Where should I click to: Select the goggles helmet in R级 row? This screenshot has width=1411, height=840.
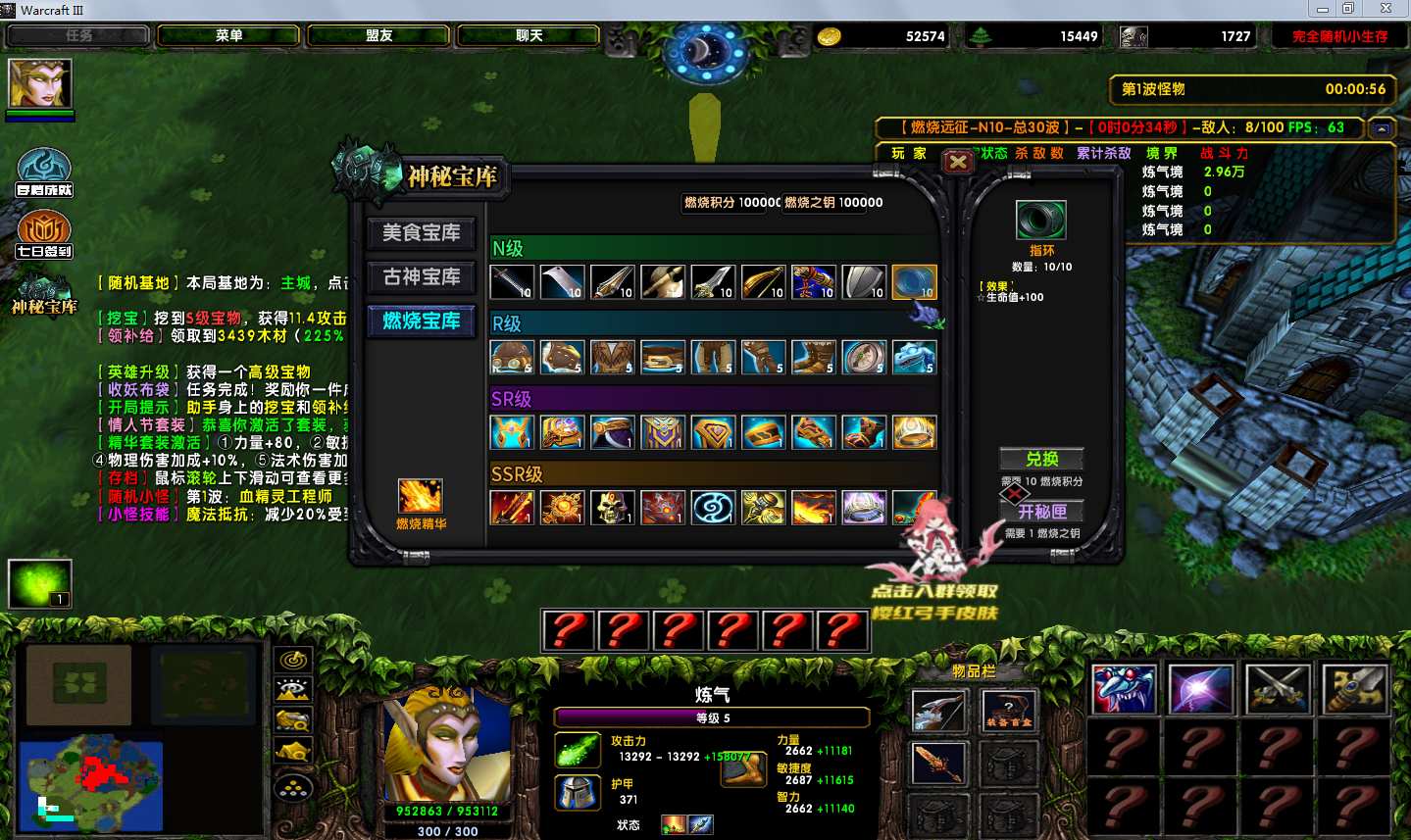point(512,358)
